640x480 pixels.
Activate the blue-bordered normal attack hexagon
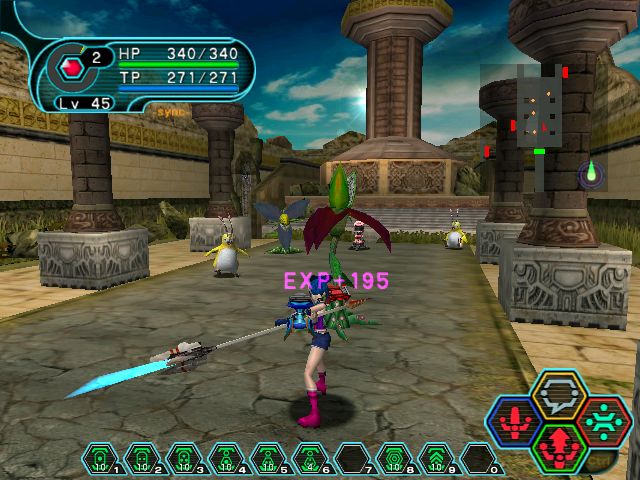[x=516, y=422]
